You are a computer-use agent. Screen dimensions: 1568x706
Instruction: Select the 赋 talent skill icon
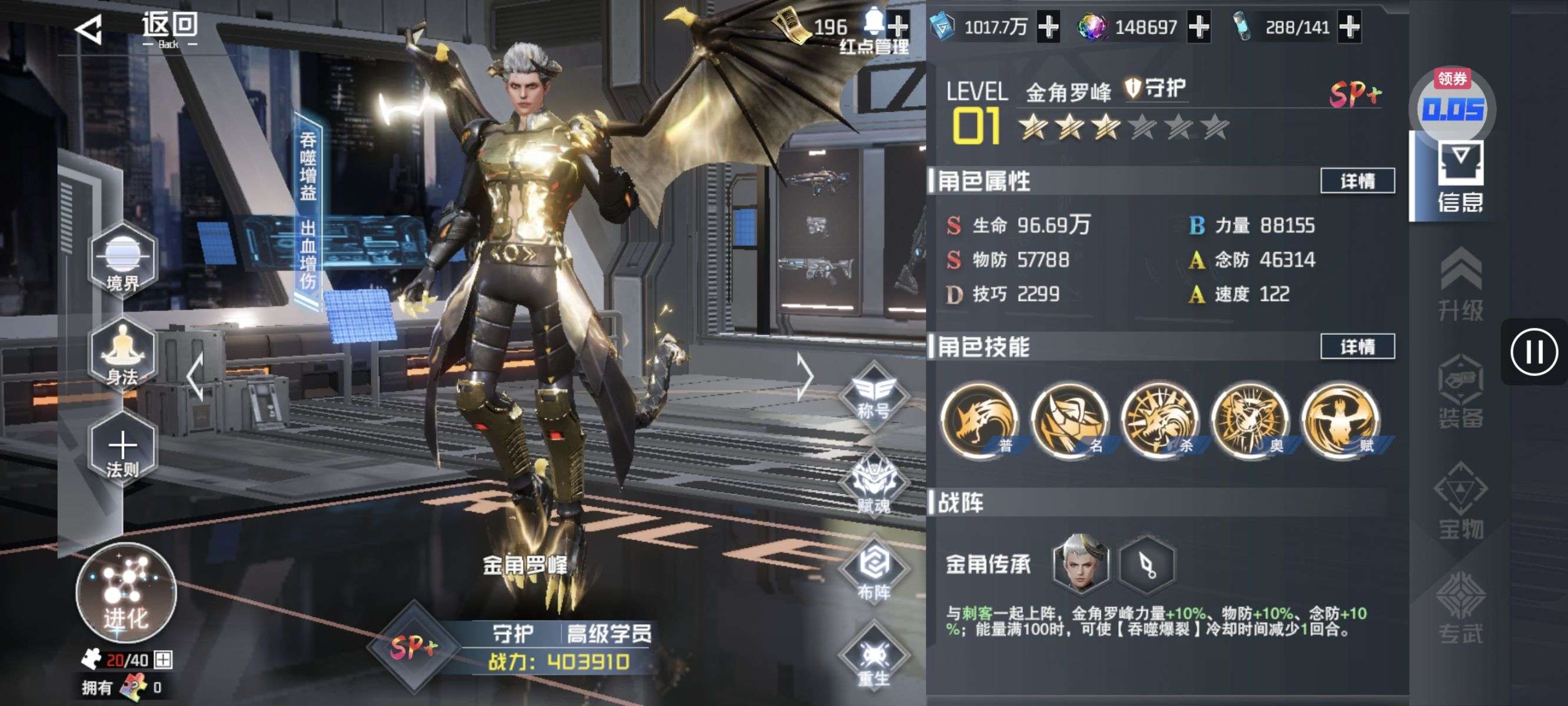[1340, 420]
